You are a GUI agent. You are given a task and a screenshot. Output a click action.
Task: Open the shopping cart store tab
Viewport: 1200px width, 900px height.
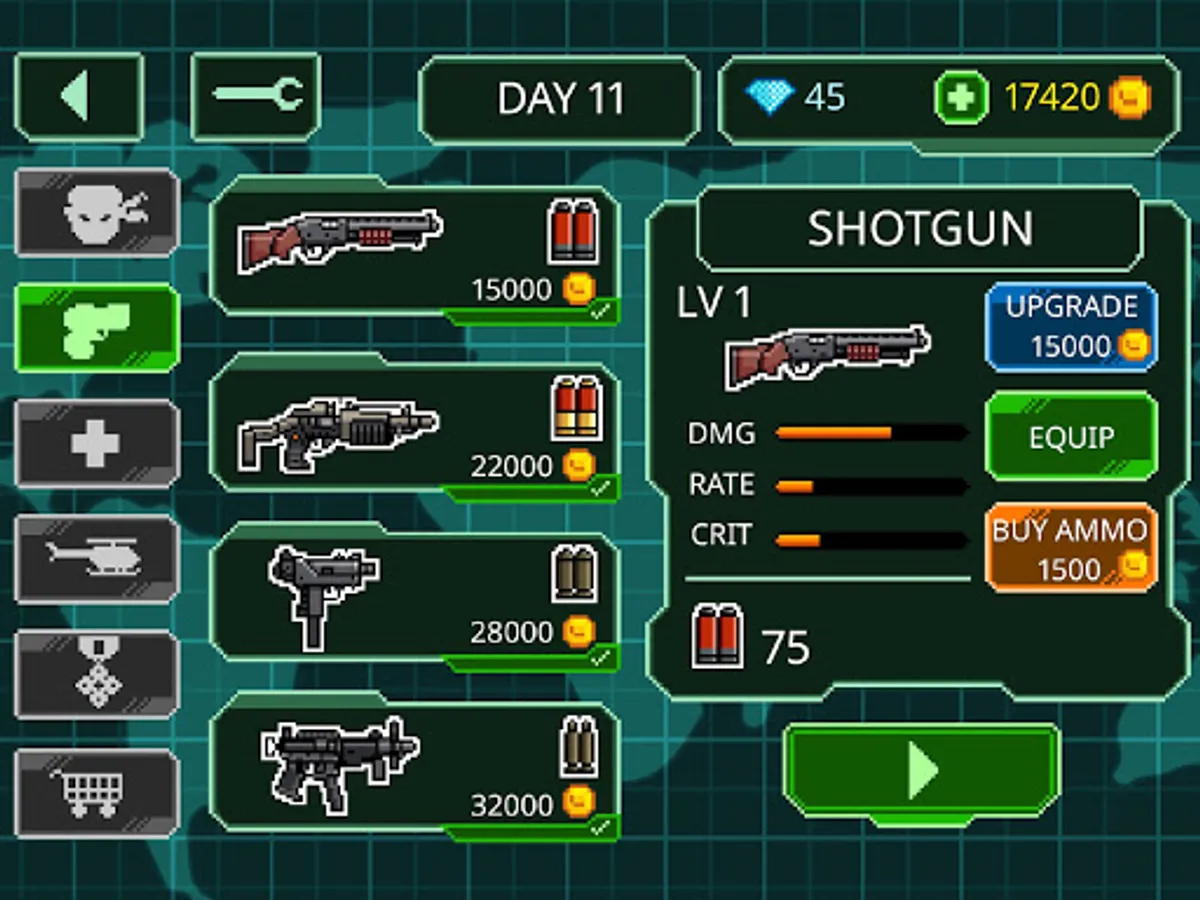click(97, 792)
